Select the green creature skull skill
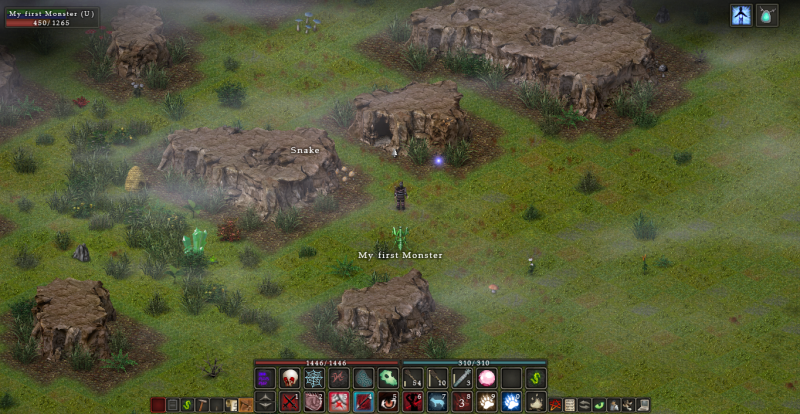The width and height of the screenshot is (800, 414). pyautogui.click(x=388, y=379)
